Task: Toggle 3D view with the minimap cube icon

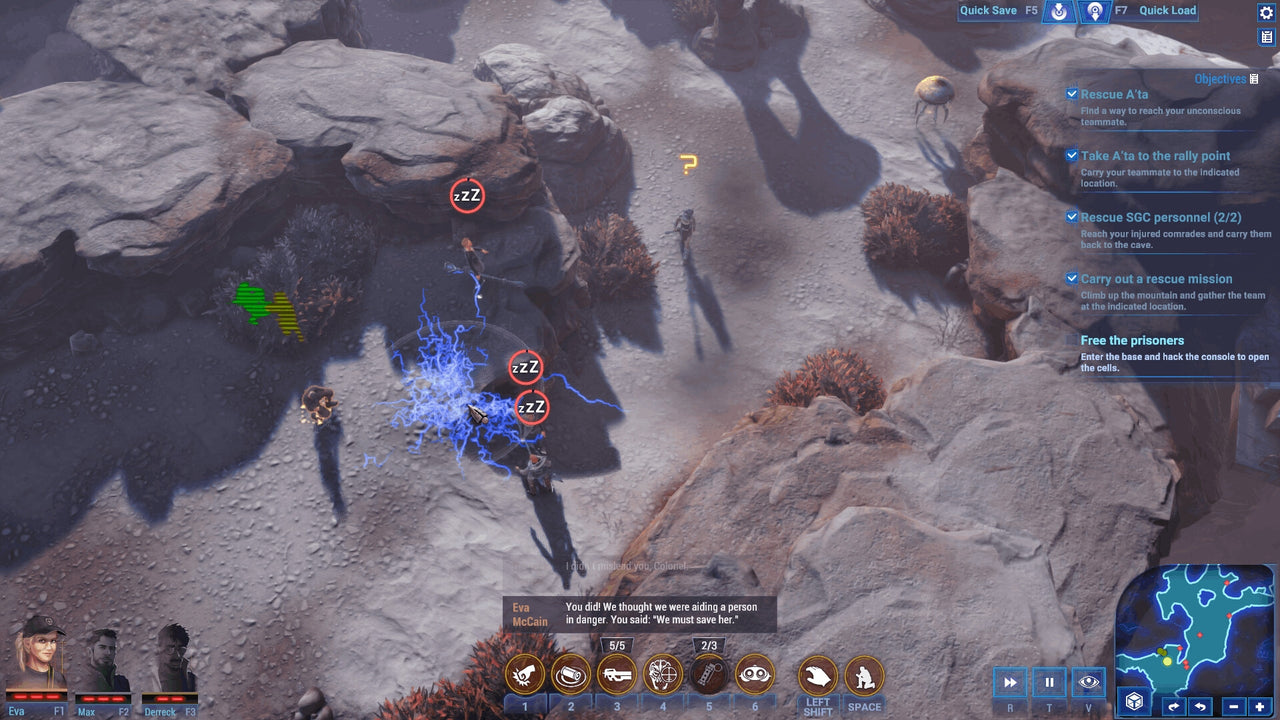Action: coord(1136,703)
